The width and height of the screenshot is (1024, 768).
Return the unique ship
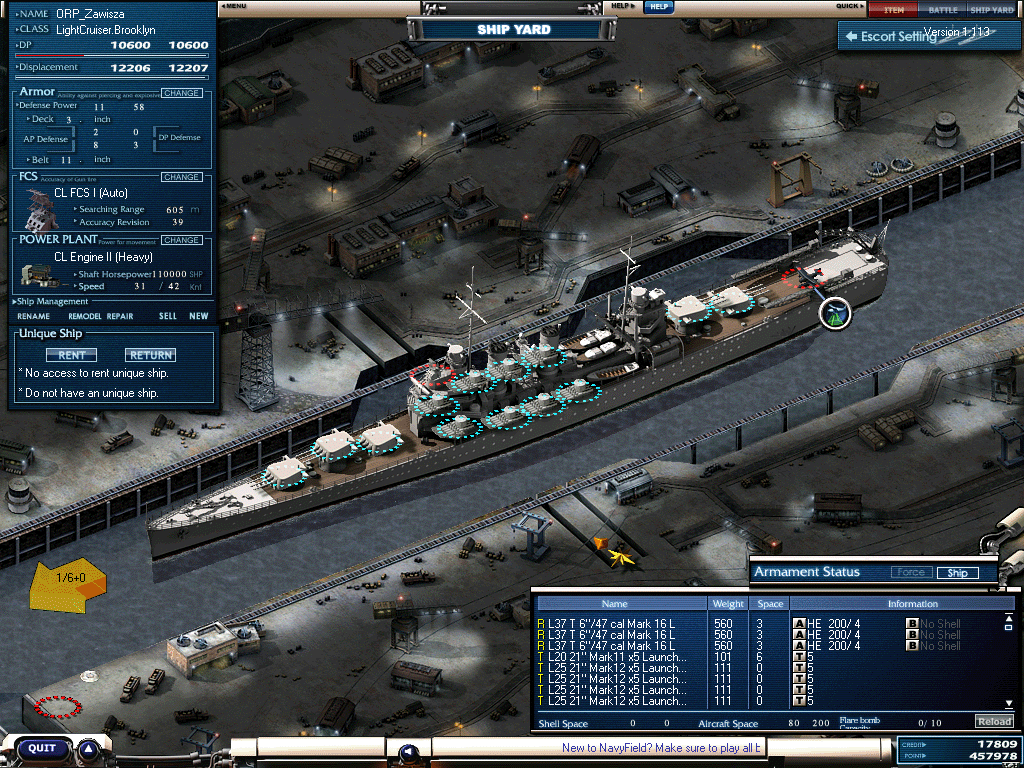[x=150, y=355]
